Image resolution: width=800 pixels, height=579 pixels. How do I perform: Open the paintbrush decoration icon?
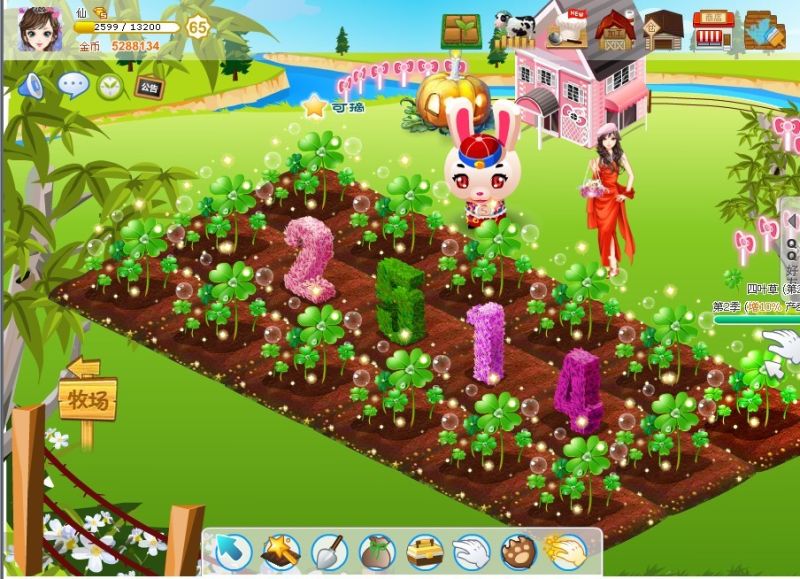pyautogui.click(x=765, y=30)
